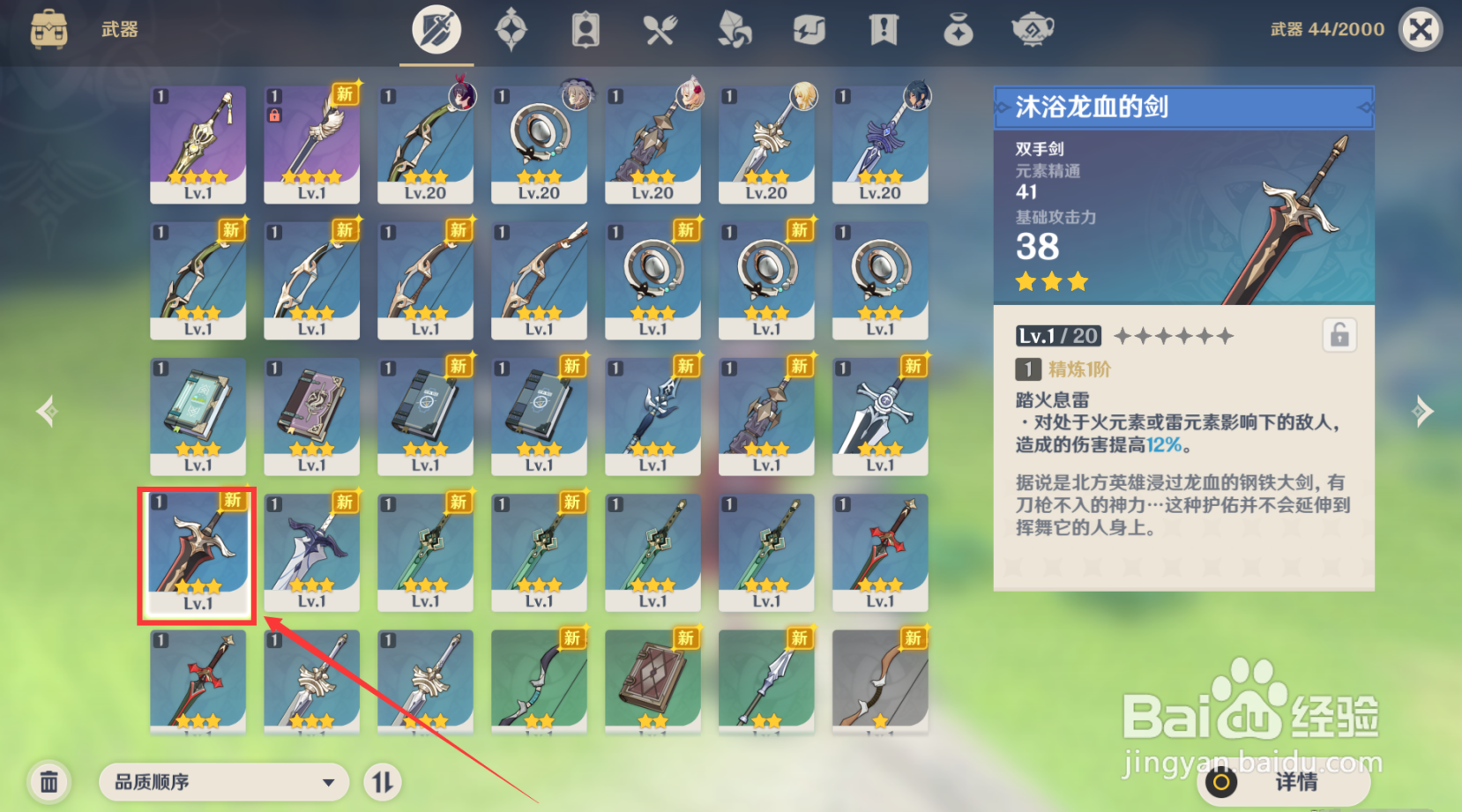
Task: Open the materials tab leaf icon
Action: tap(735, 28)
